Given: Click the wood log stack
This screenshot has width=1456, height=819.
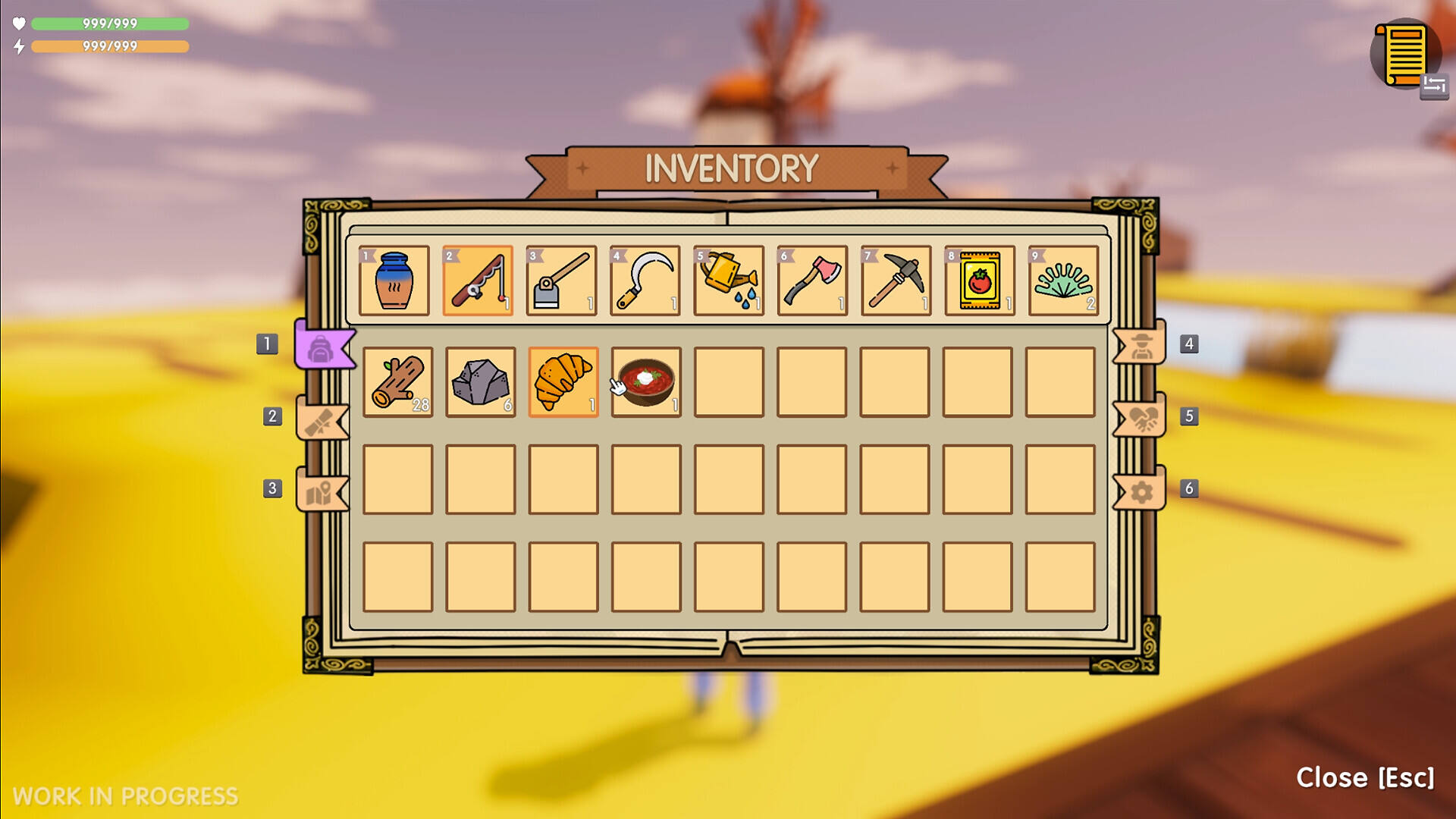Looking at the screenshot, I should (x=397, y=382).
